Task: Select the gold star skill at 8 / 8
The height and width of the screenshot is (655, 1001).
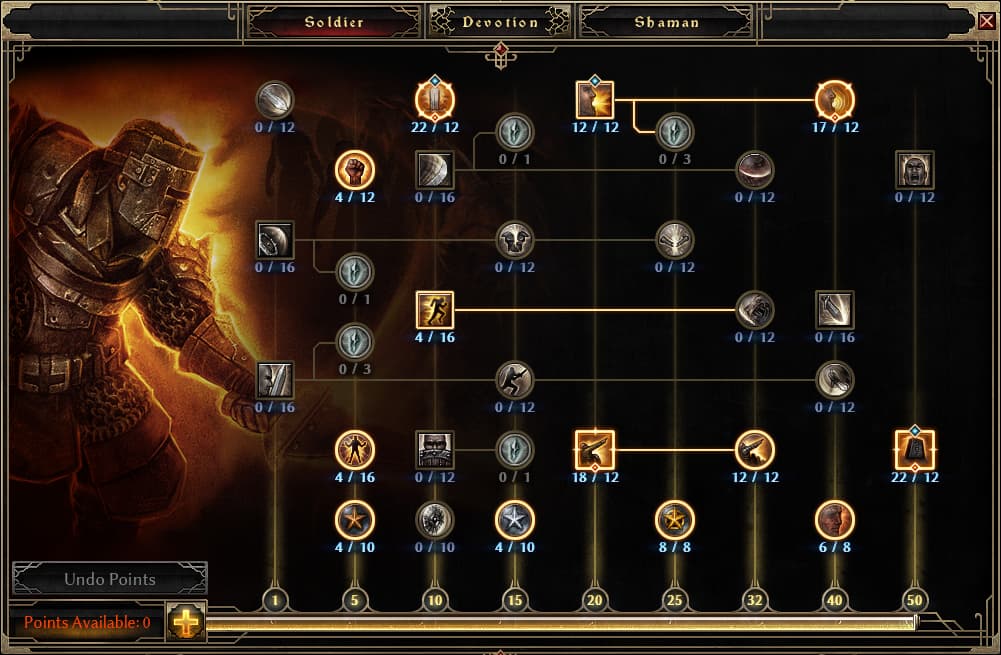Action: tap(675, 520)
